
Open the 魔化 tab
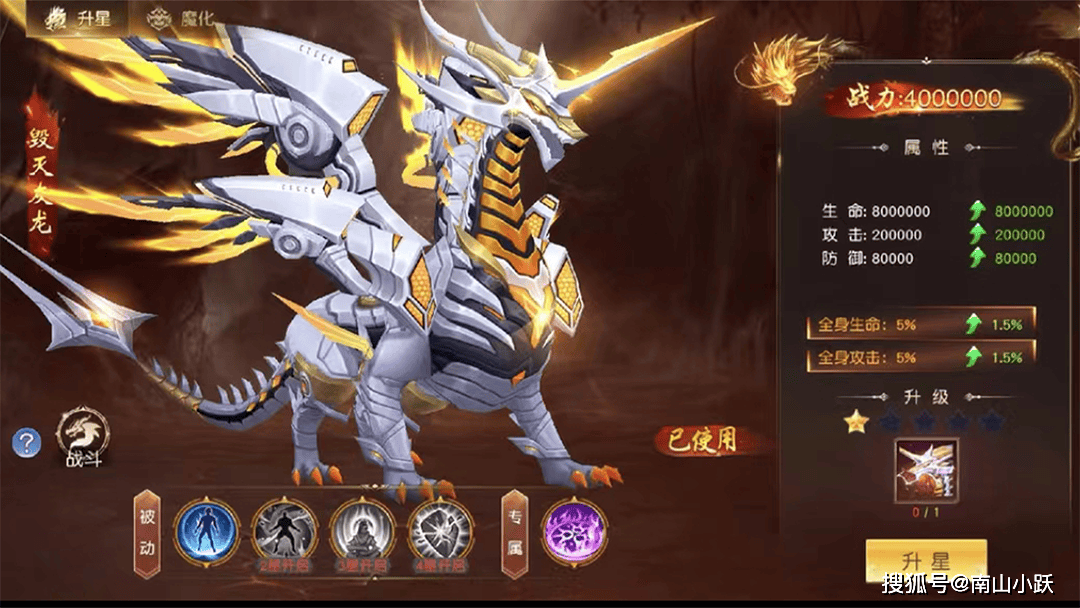pyautogui.click(x=181, y=19)
